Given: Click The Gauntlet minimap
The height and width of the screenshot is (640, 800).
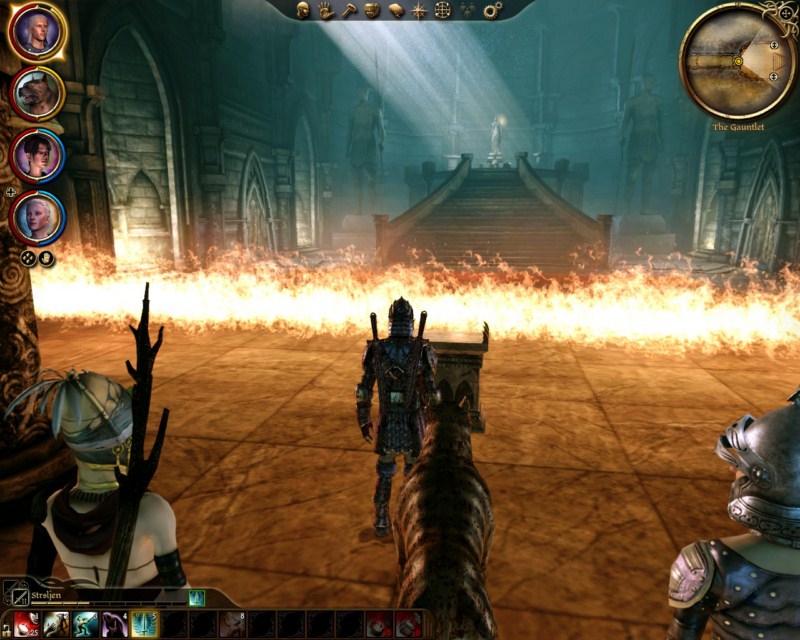Looking at the screenshot, I should [738, 60].
